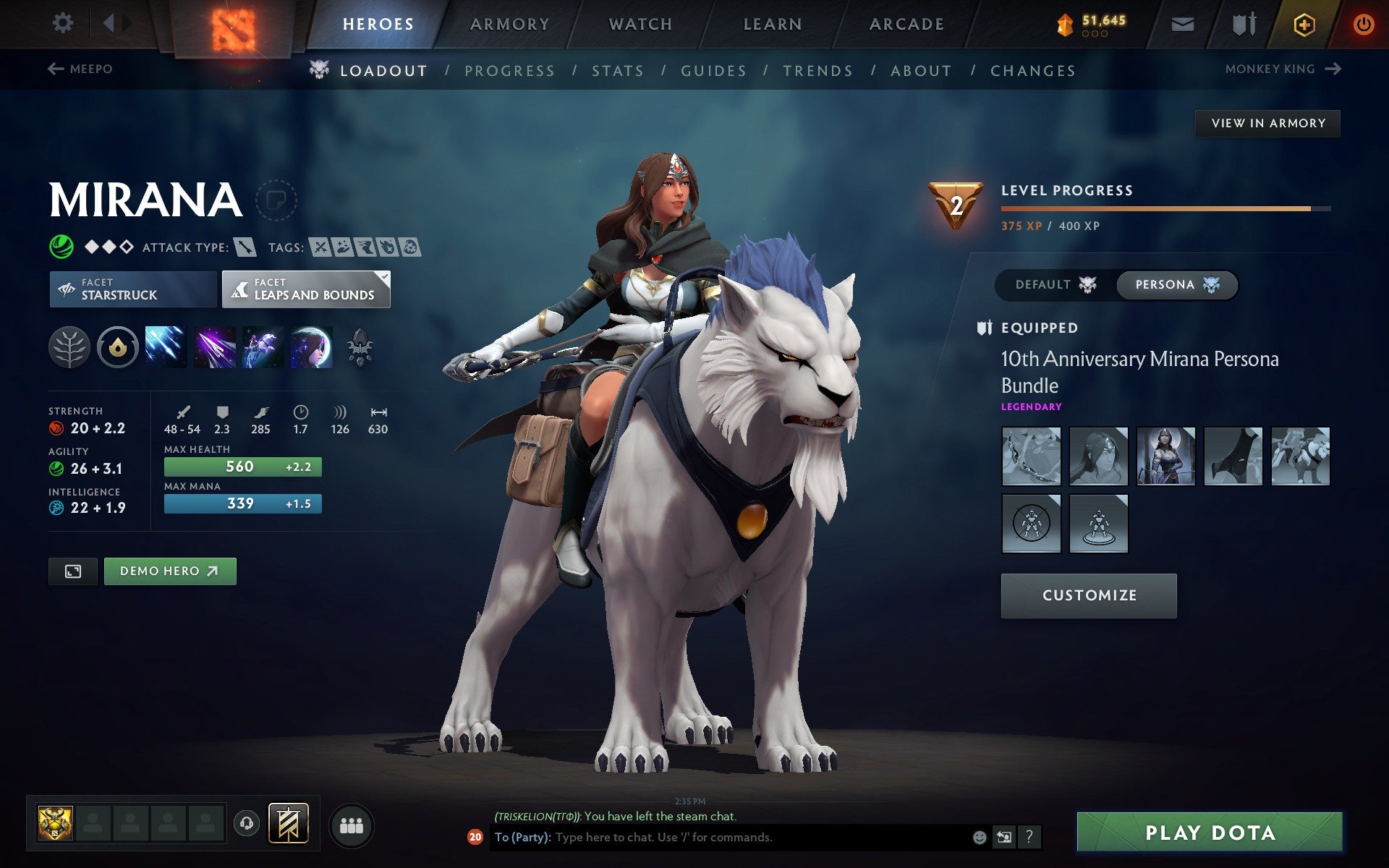
Task: Enable the Starstruck facet
Action: coord(132,289)
